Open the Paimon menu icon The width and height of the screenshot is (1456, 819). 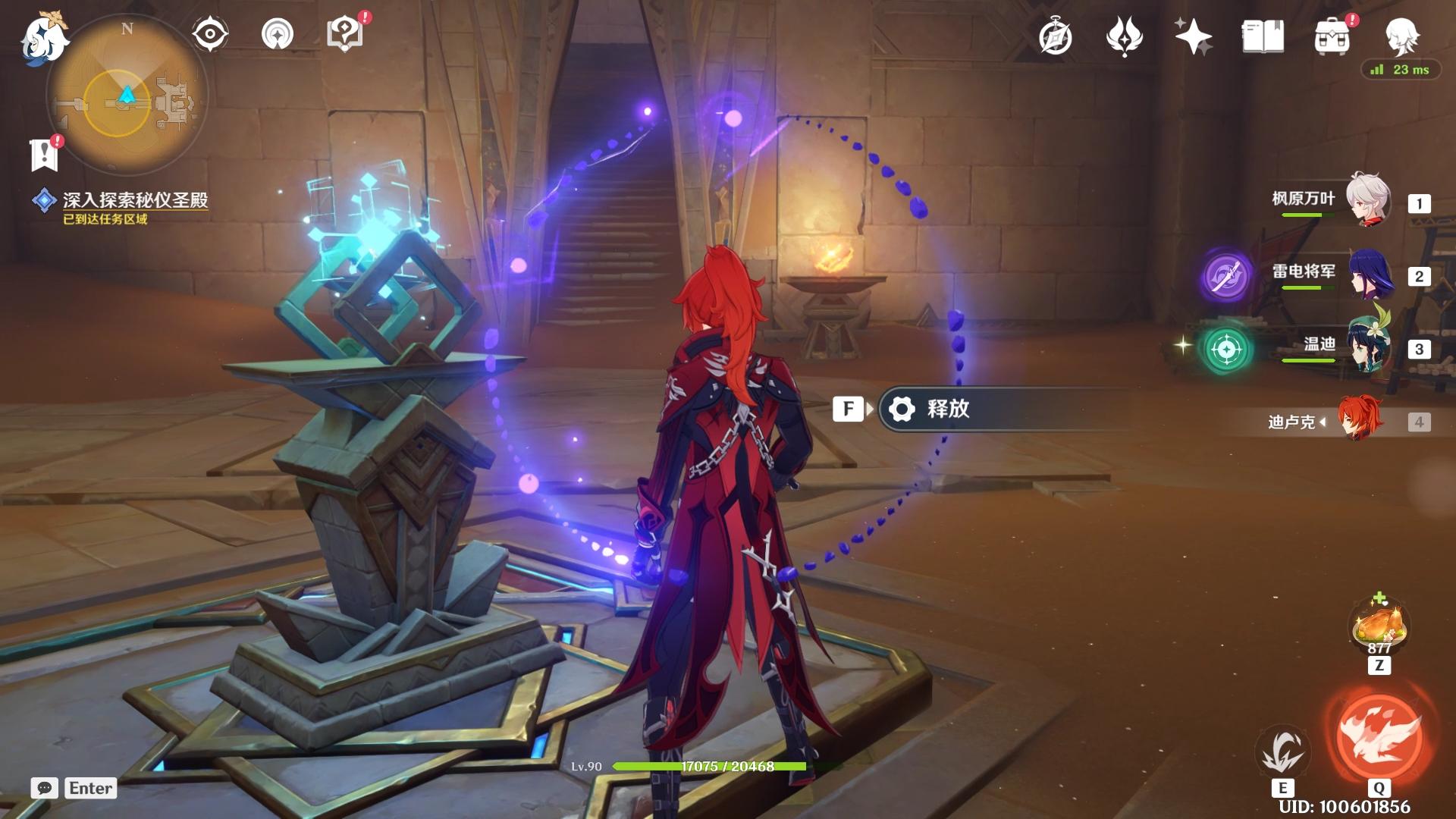44,38
